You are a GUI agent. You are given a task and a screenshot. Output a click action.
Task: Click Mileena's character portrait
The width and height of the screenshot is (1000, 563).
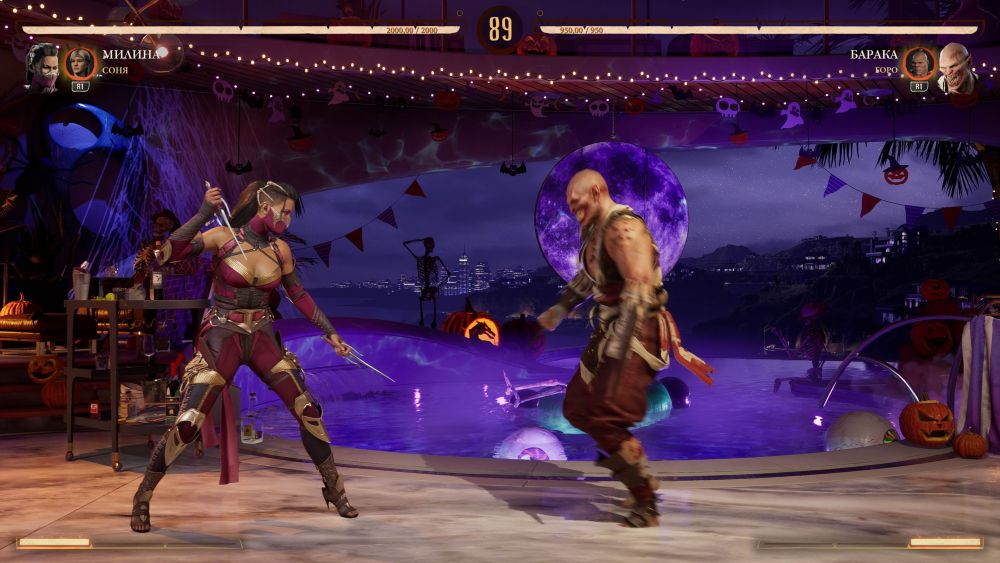tap(42, 64)
